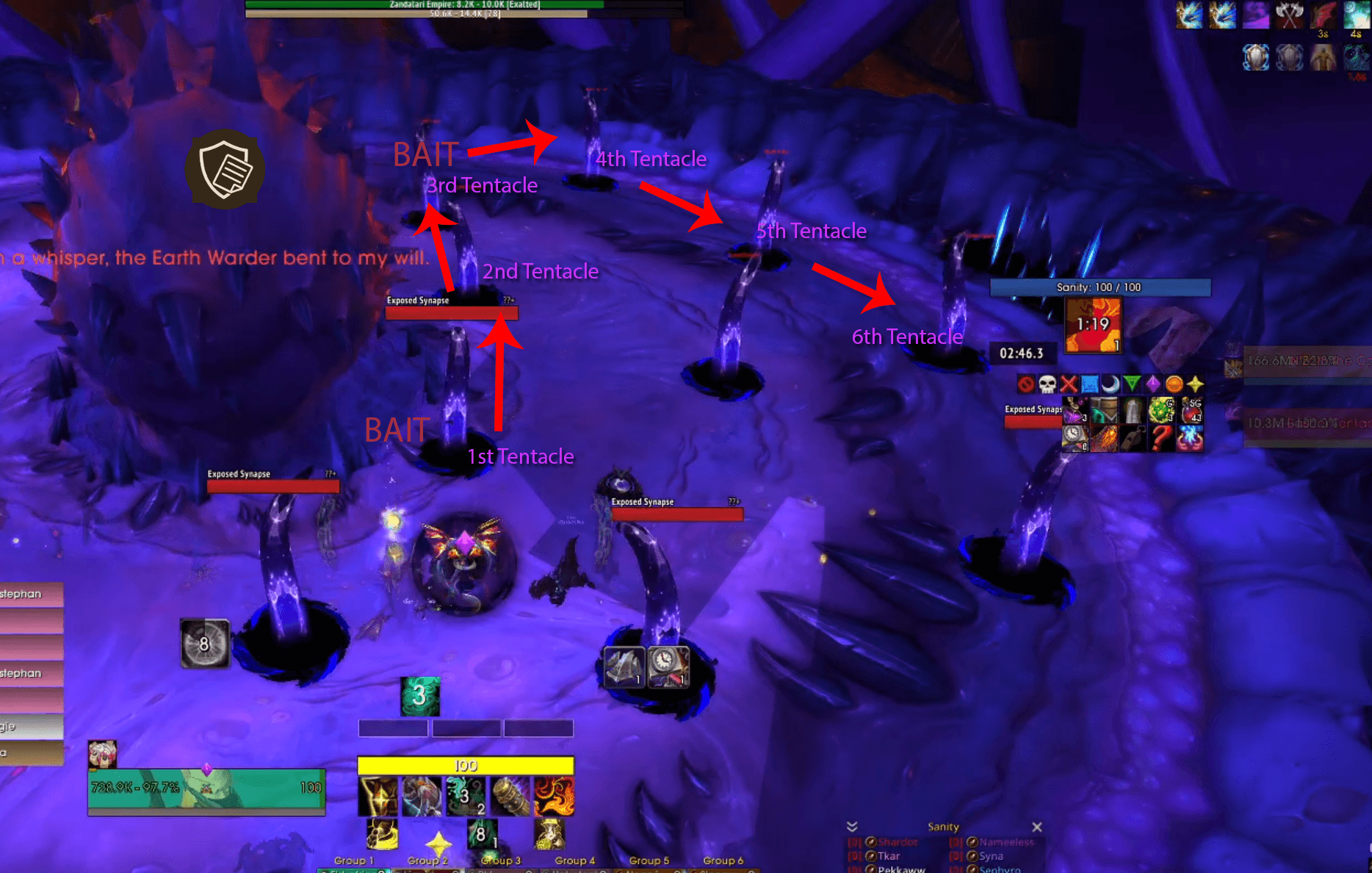The width and height of the screenshot is (1372, 873).
Task: Open the shield and document badge icon
Action: (x=225, y=169)
